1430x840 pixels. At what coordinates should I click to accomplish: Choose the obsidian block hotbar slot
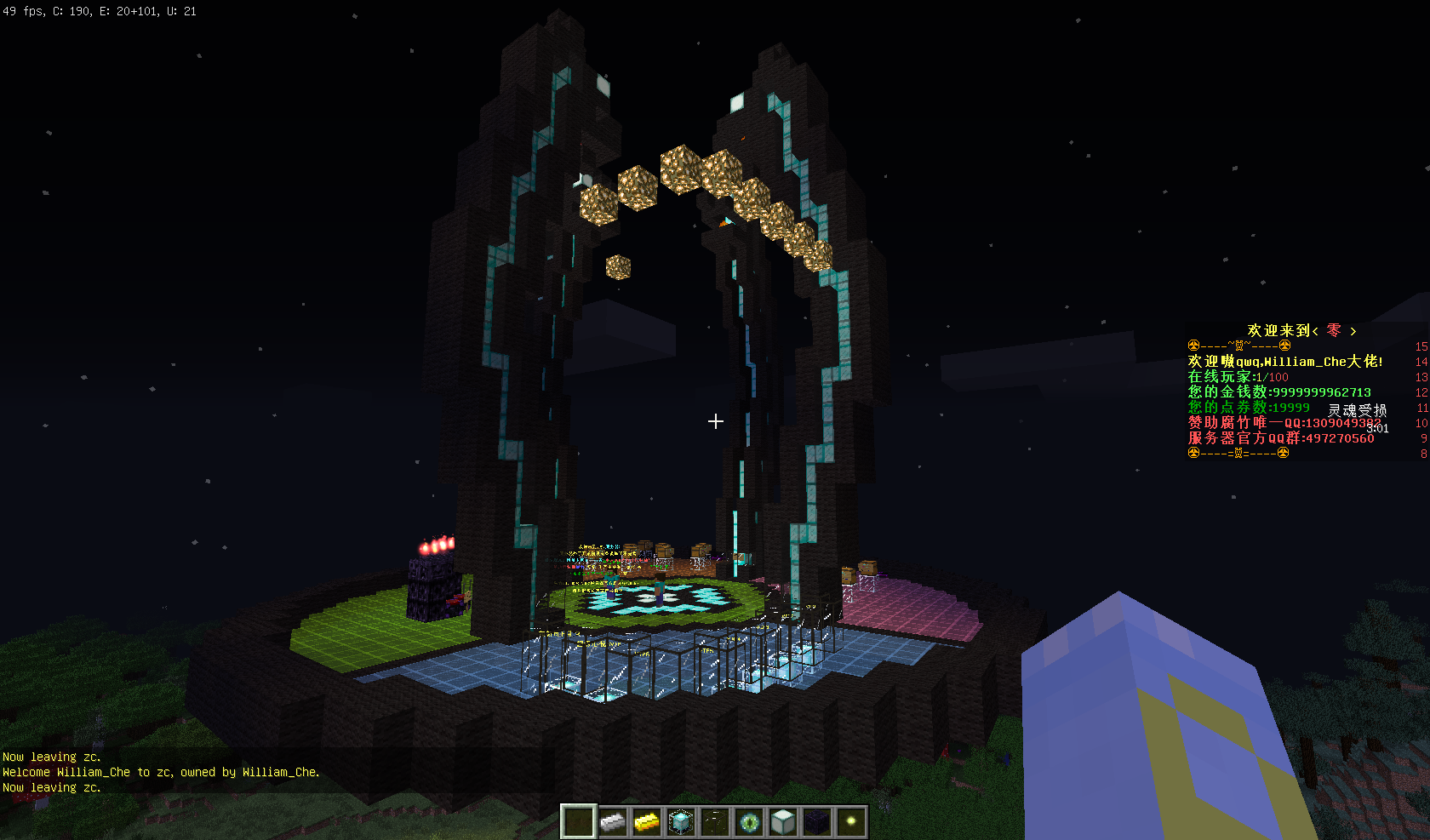[x=817, y=822]
